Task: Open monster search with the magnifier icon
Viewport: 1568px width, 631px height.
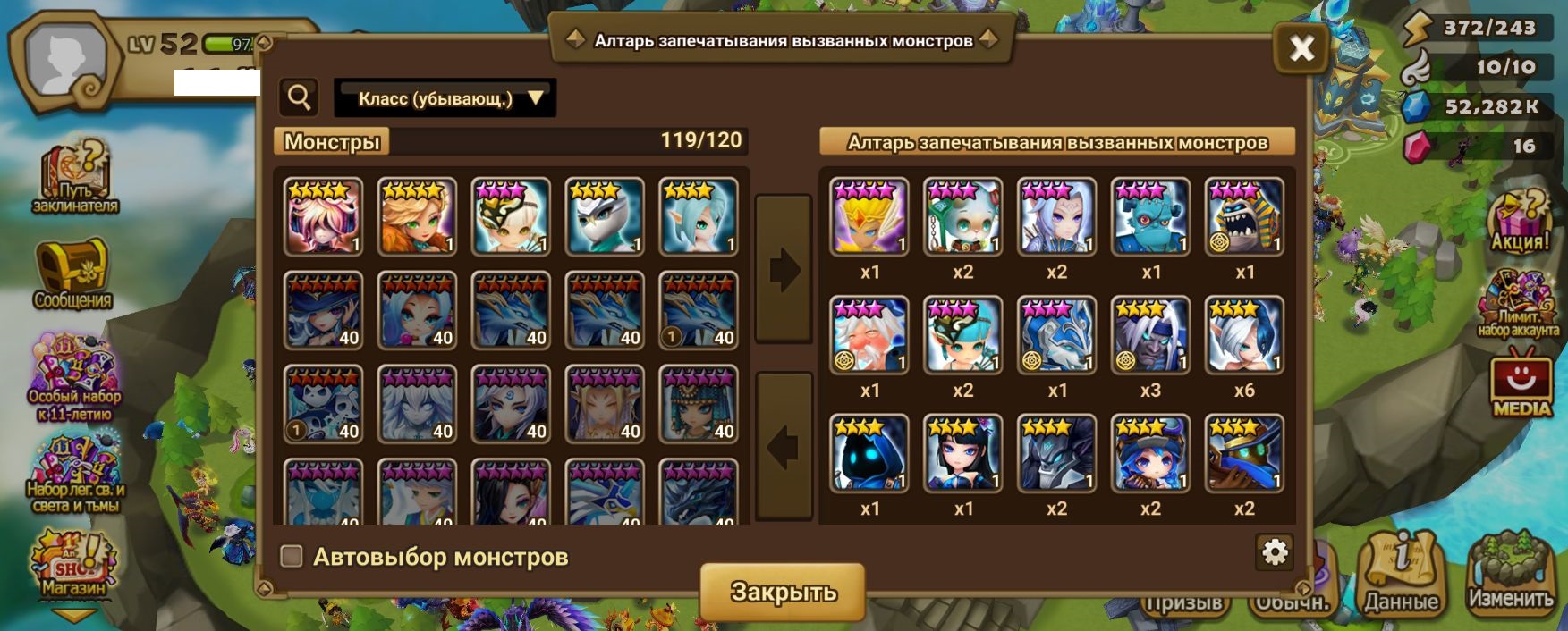Action: pos(299,97)
